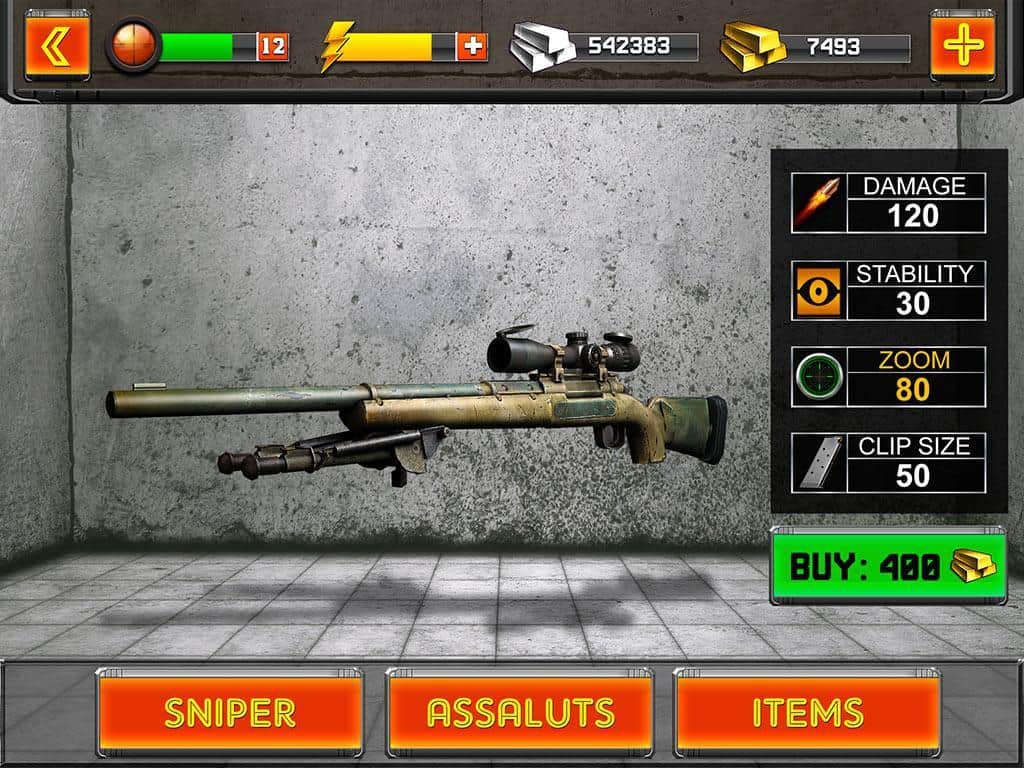Image resolution: width=1024 pixels, height=768 pixels.
Task: Go back using the yellow arrow button
Action: (x=57, y=45)
